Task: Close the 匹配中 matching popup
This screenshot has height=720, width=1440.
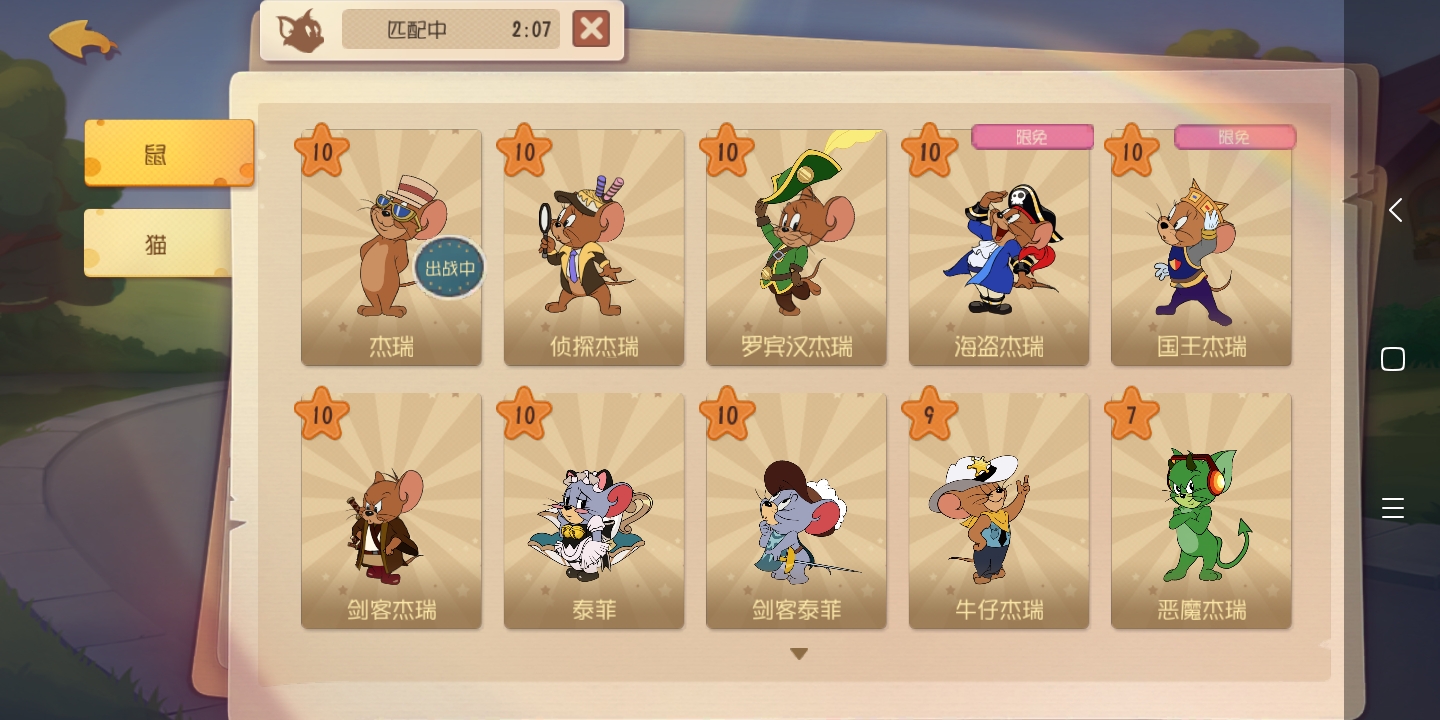Action: point(591,29)
